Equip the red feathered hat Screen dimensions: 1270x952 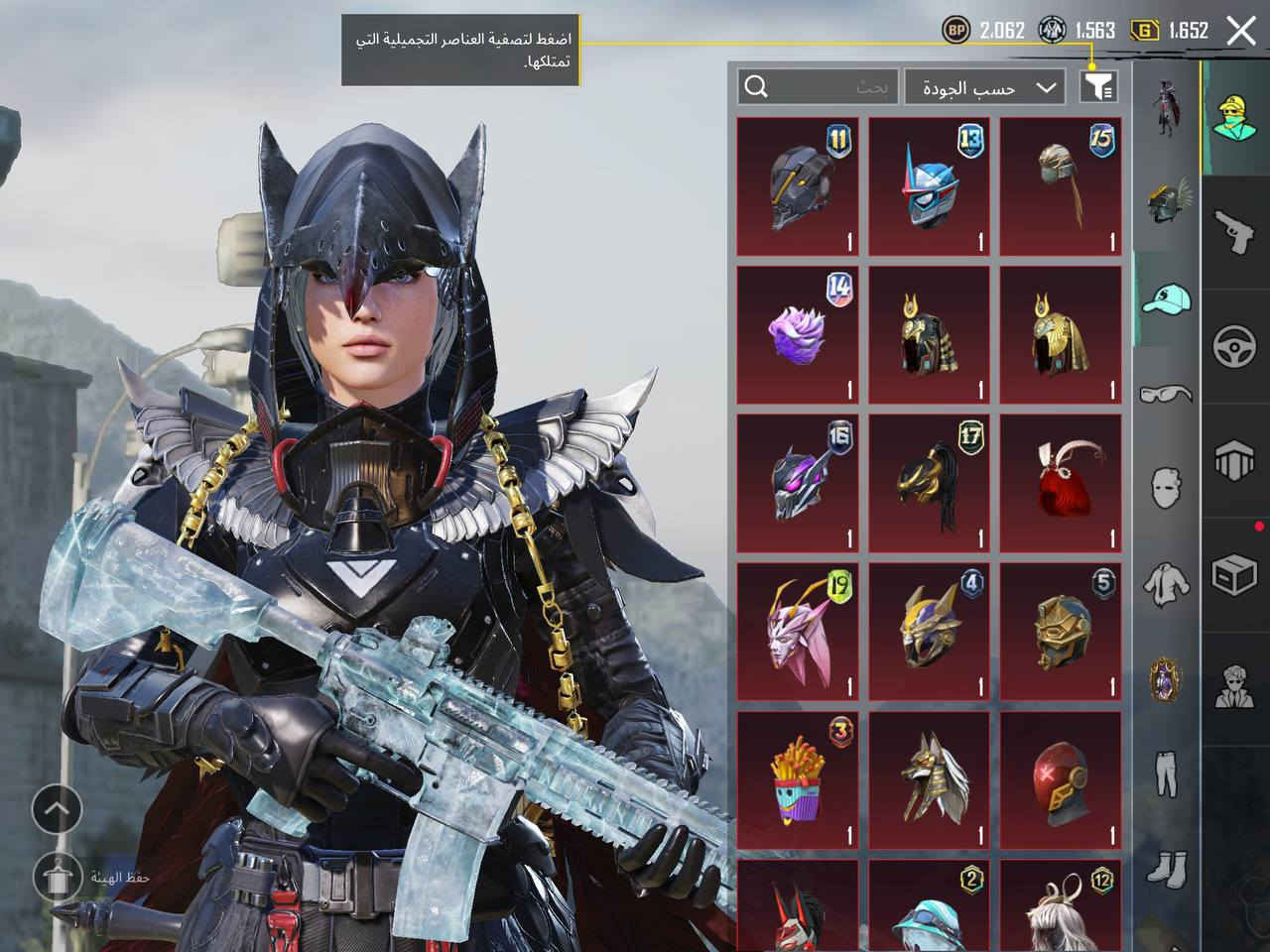tap(1061, 484)
